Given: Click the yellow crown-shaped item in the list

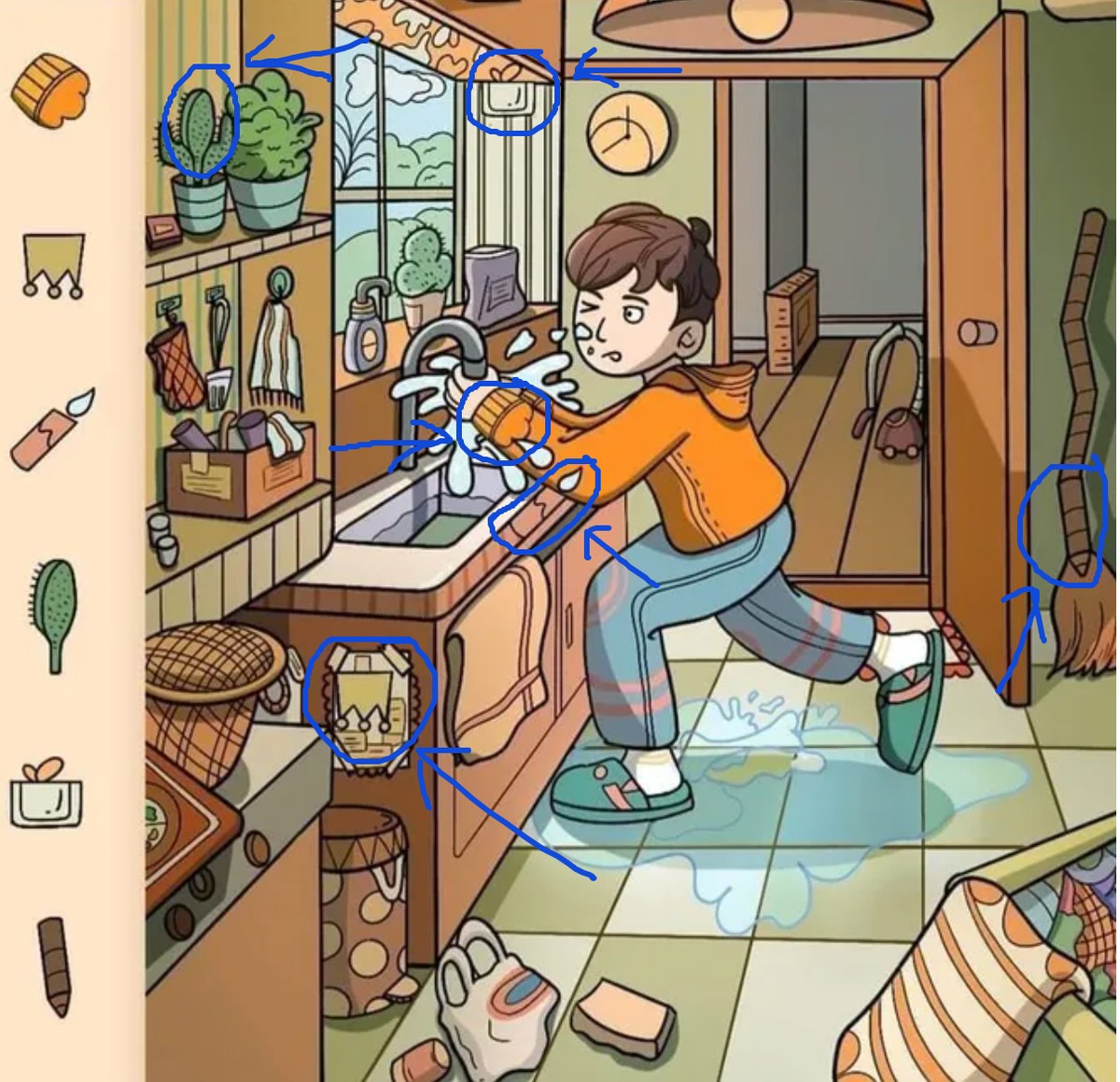Looking at the screenshot, I should (x=53, y=263).
